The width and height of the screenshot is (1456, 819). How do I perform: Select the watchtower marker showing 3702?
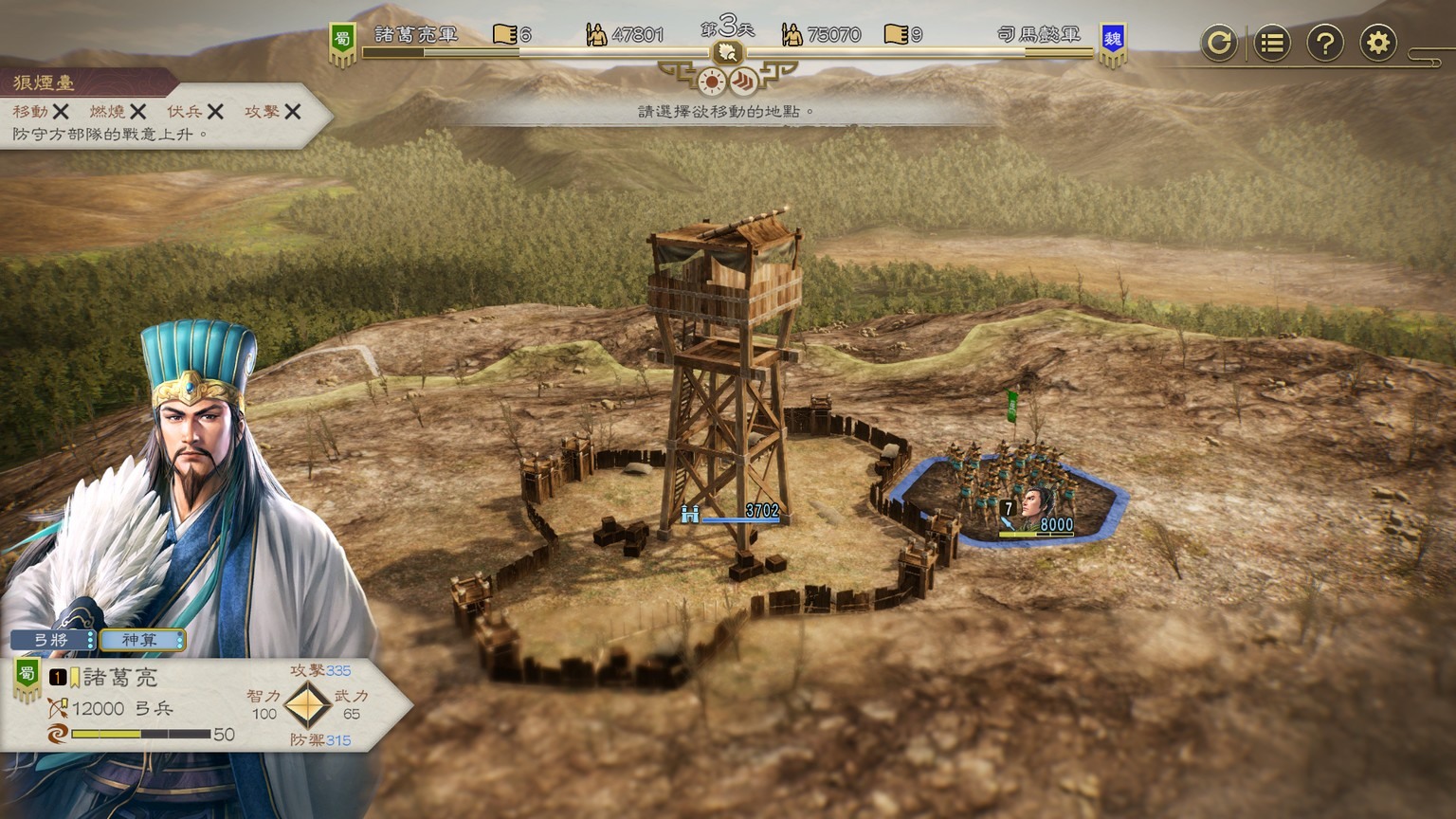pos(732,513)
